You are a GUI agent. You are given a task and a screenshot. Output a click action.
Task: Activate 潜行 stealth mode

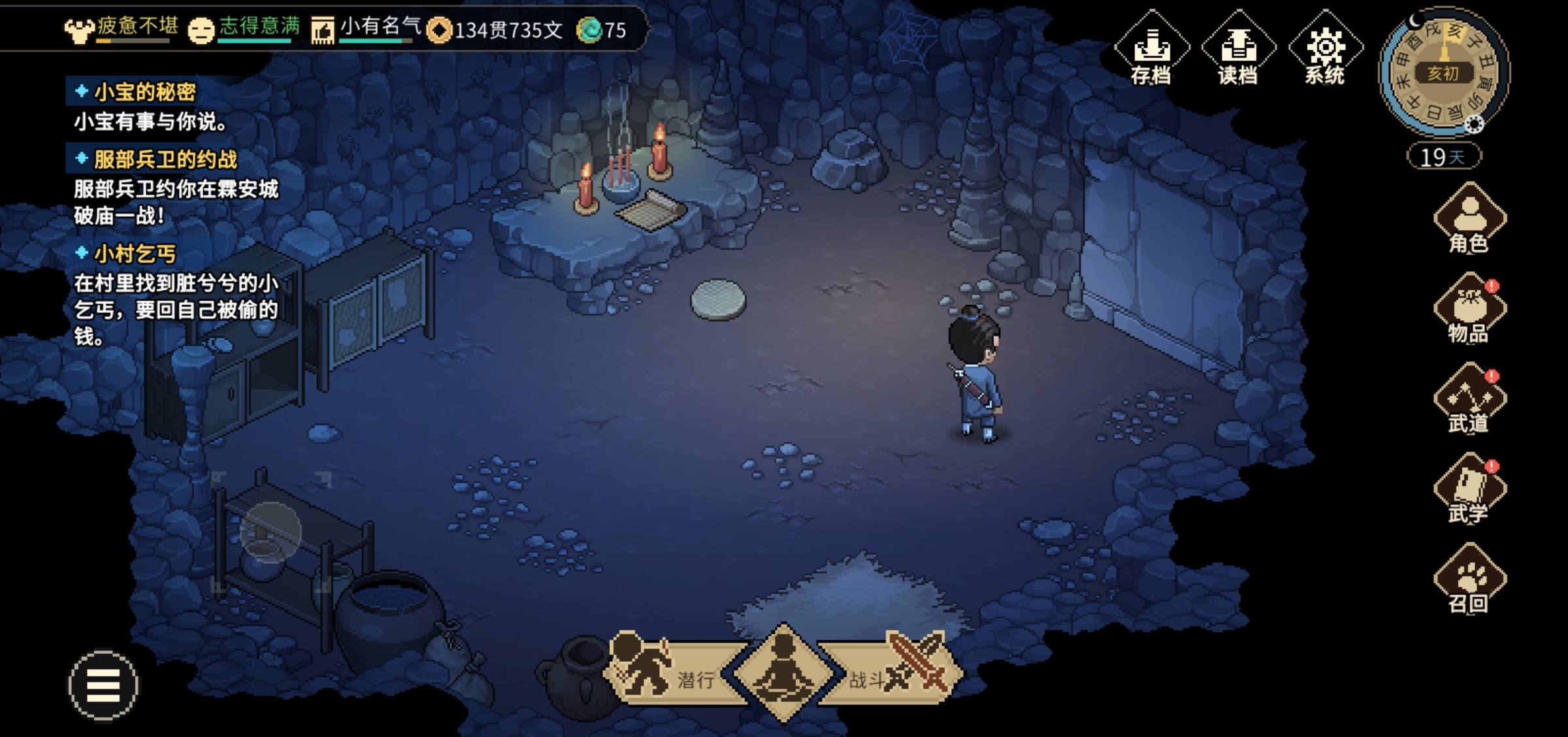click(x=673, y=673)
